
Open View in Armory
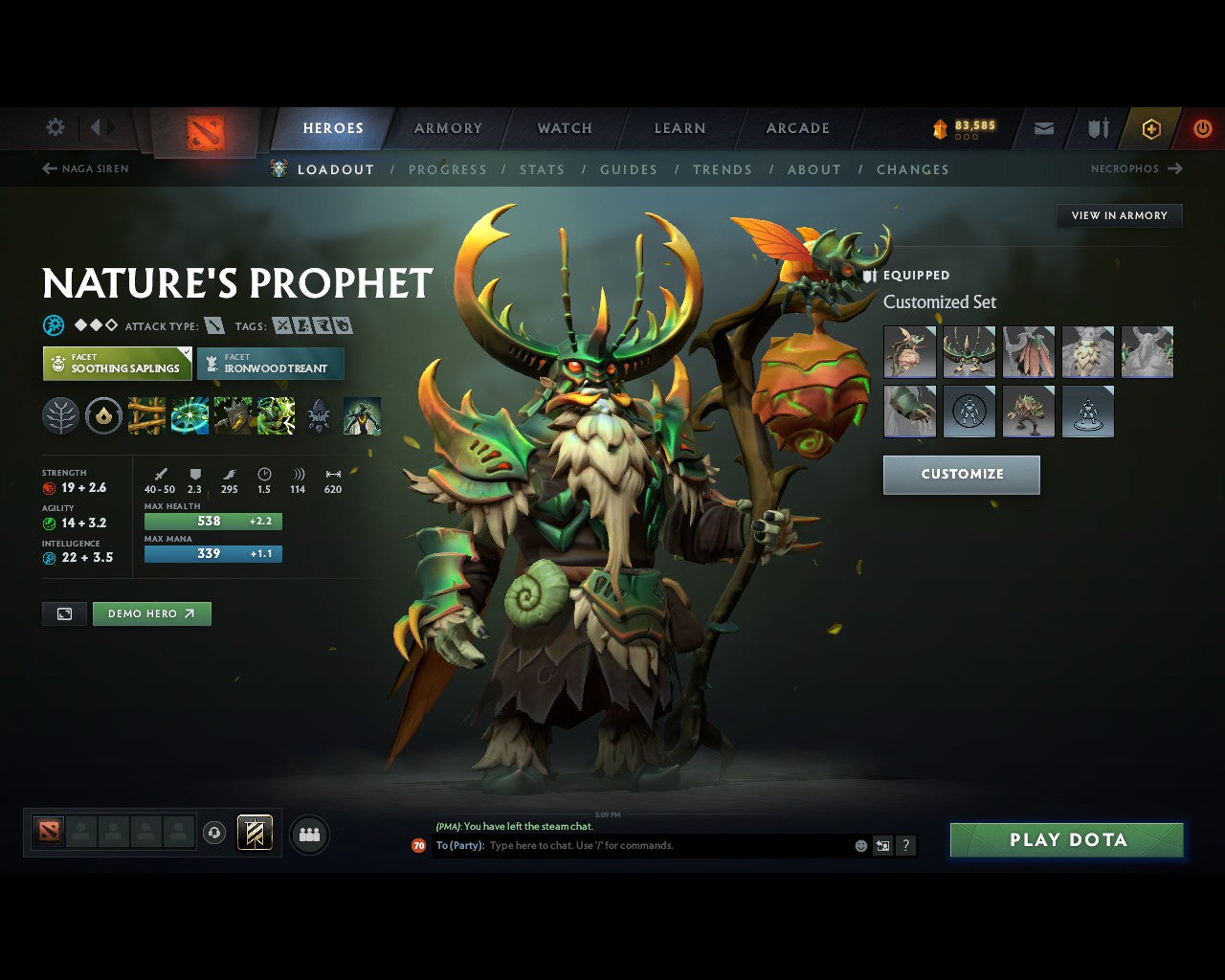pyautogui.click(x=1119, y=215)
